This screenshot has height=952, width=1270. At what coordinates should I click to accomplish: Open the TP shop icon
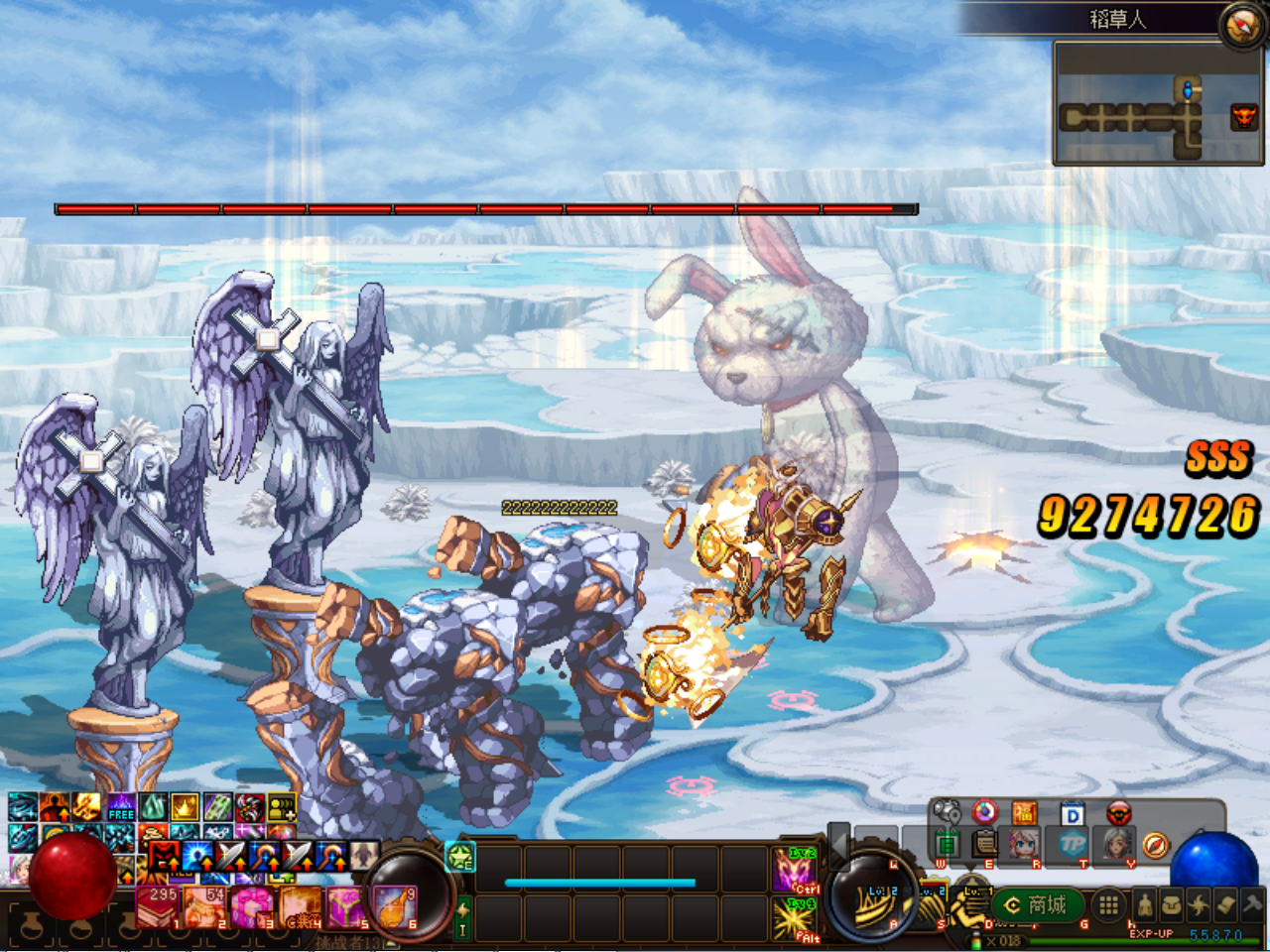(1072, 845)
